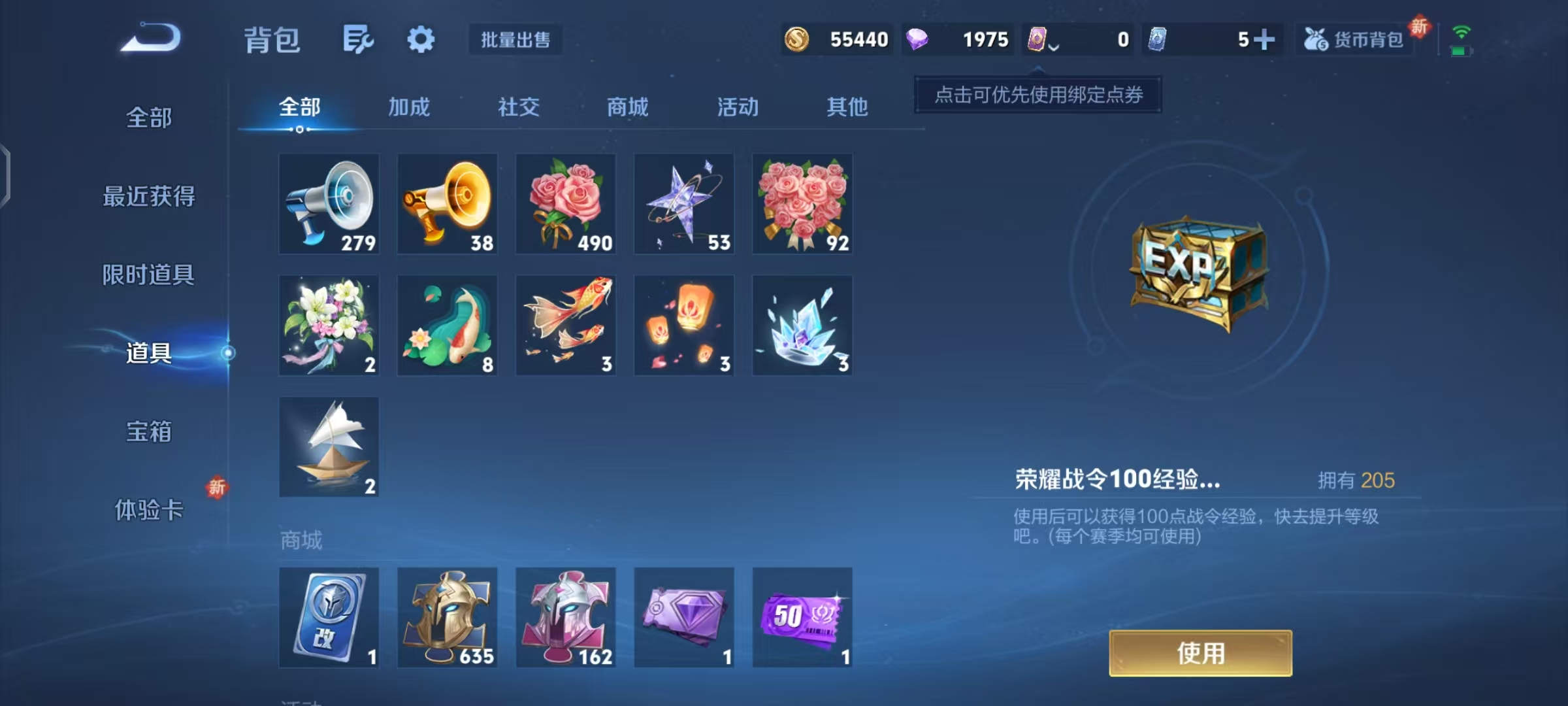This screenshot has height=706, width=1568.
Task: Click the 使用 button
Action: (1200, 652)
